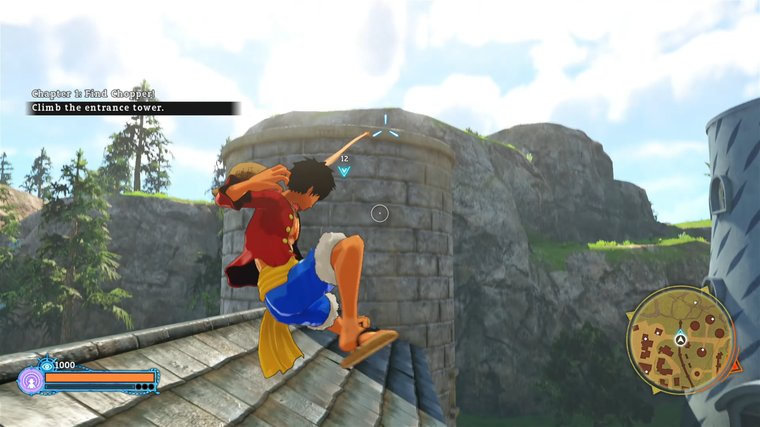760x427 pixels.
Task: Select the 'Climb the entrance tower' objective tracker
Action: [x=133, y=108]
